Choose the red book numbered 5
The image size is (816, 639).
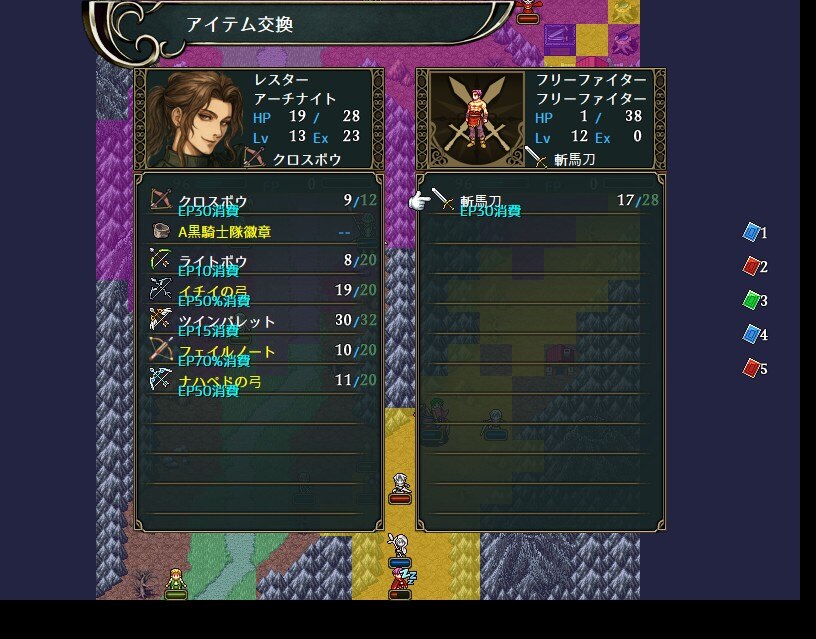[x=752, y=368]
